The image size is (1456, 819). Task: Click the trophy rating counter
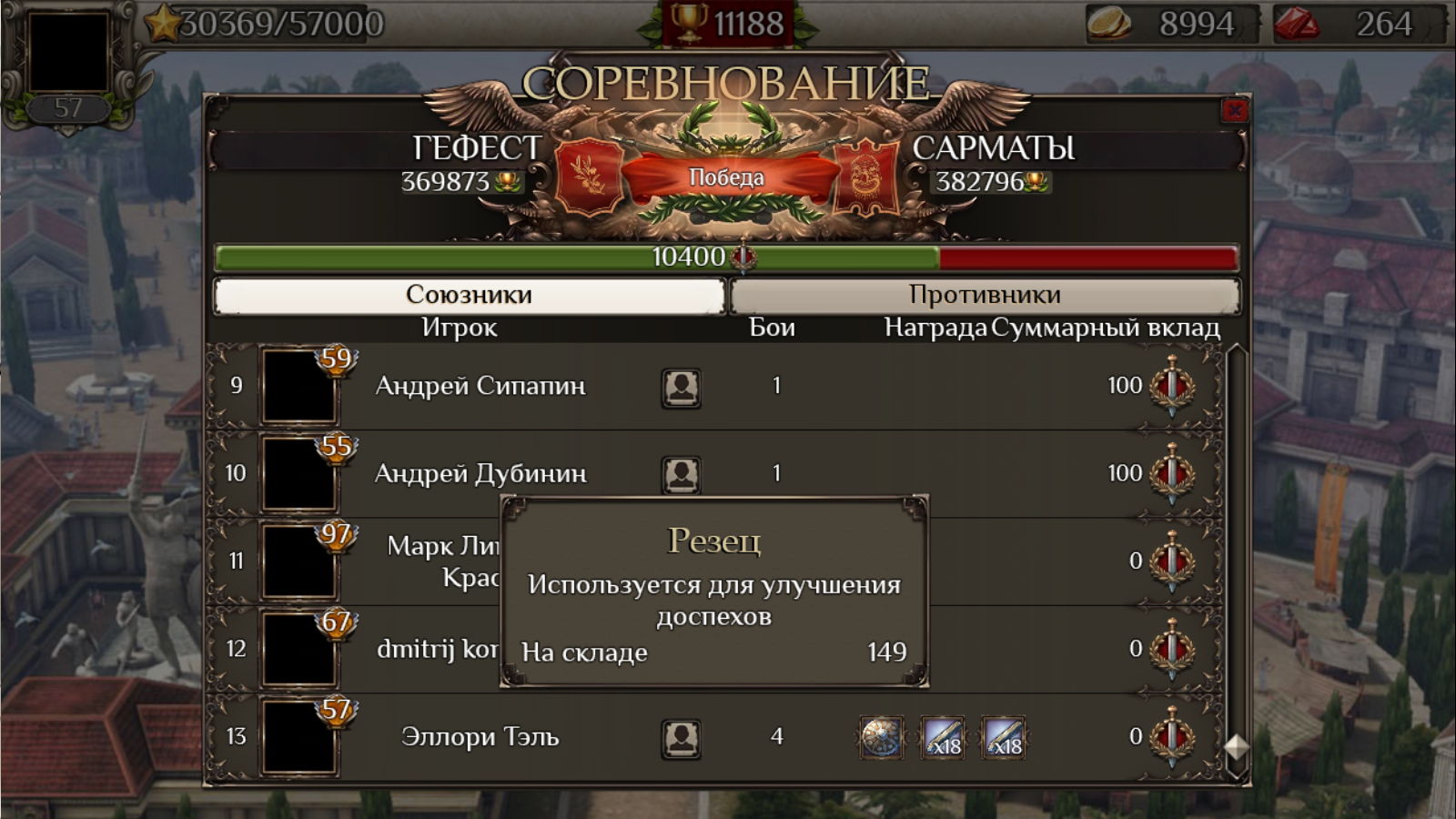point(728,24)
